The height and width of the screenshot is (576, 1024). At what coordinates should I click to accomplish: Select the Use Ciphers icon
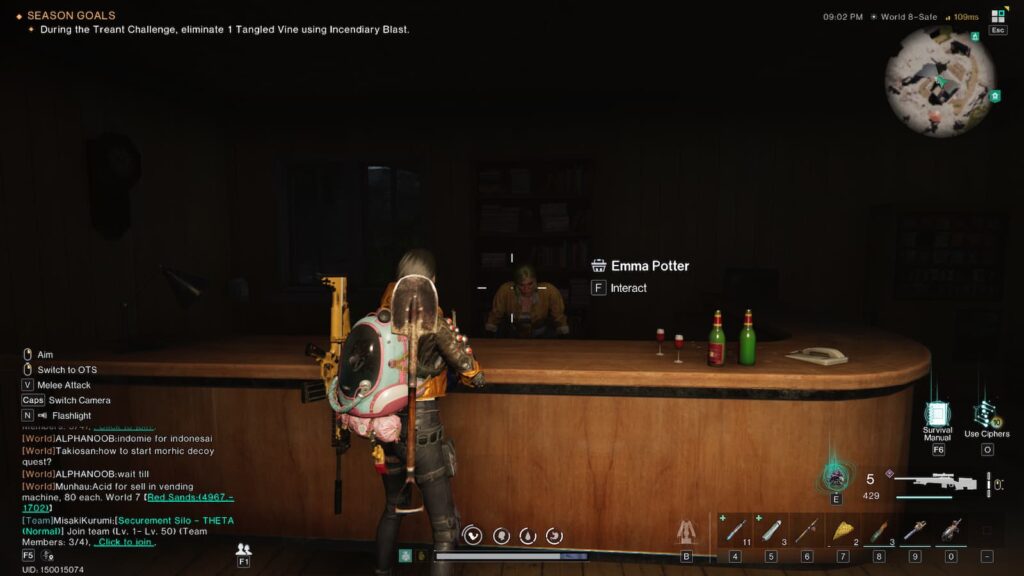pos(986,413)
